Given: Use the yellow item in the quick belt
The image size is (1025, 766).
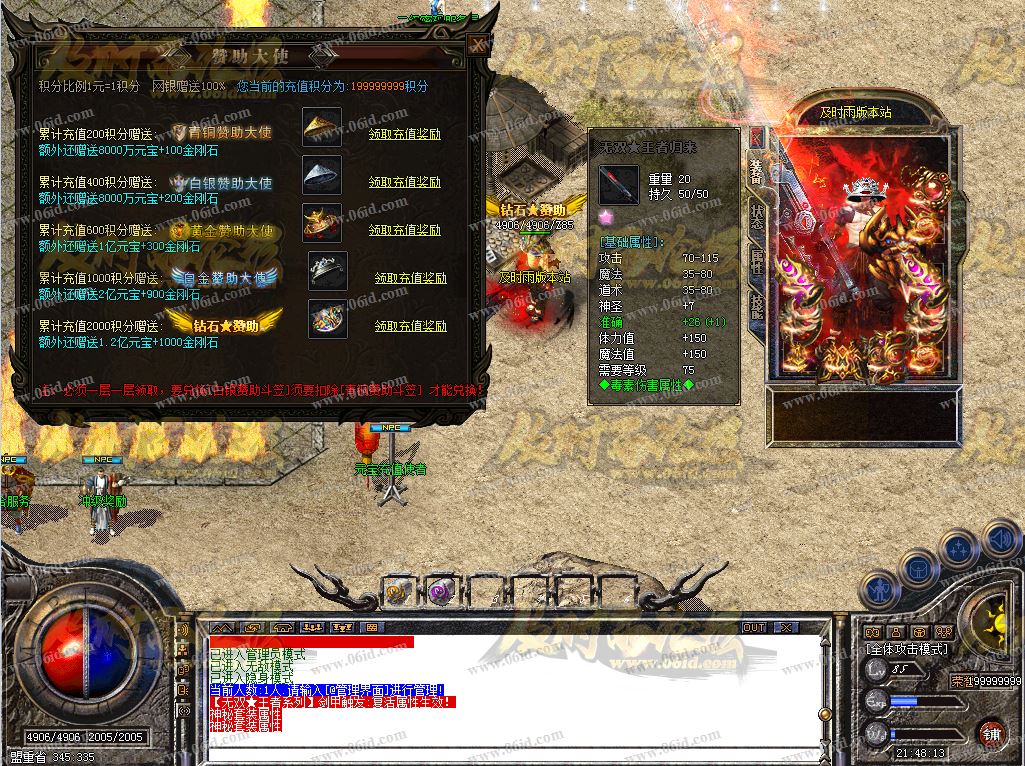Looking at the screenshot, I should click(397, 592).
